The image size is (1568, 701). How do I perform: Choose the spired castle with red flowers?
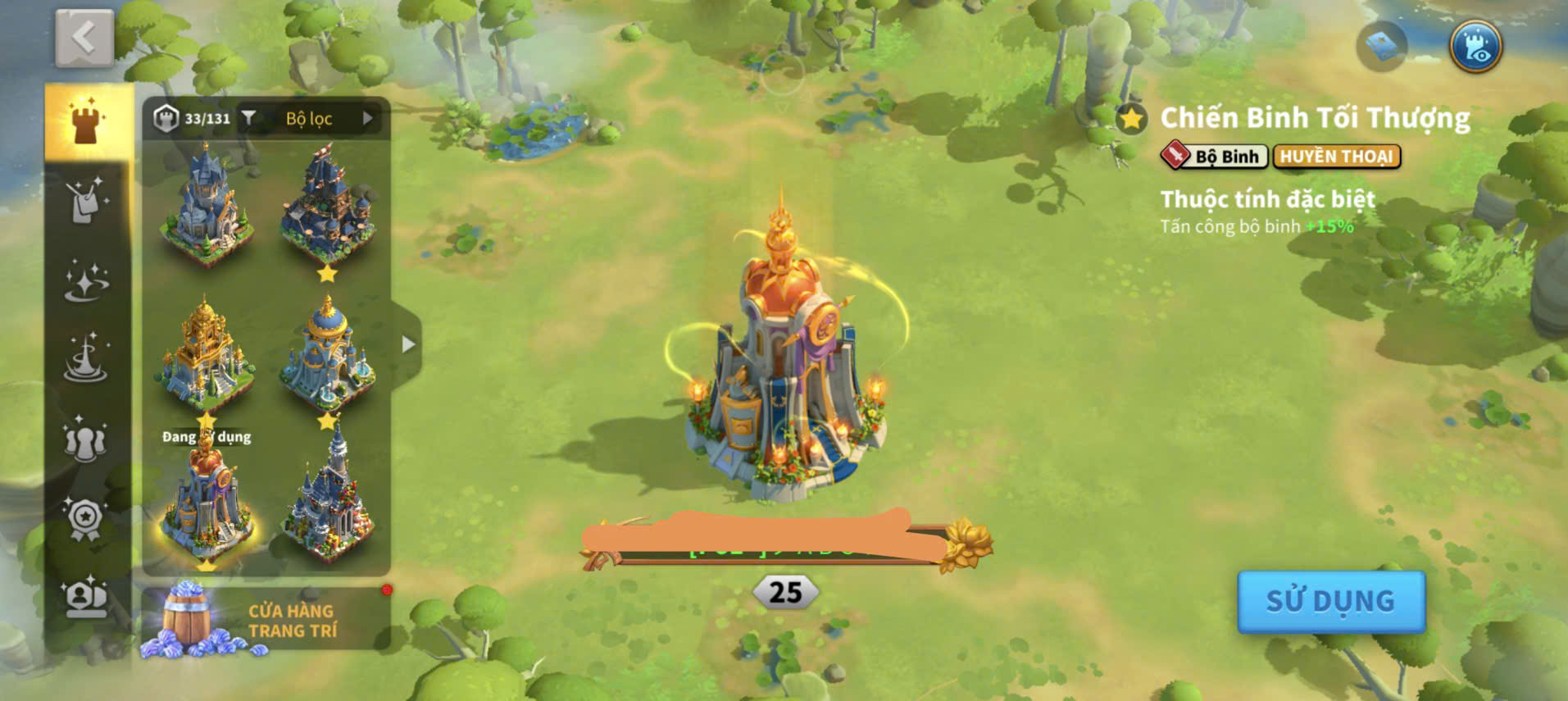click(x=328, y=500)
